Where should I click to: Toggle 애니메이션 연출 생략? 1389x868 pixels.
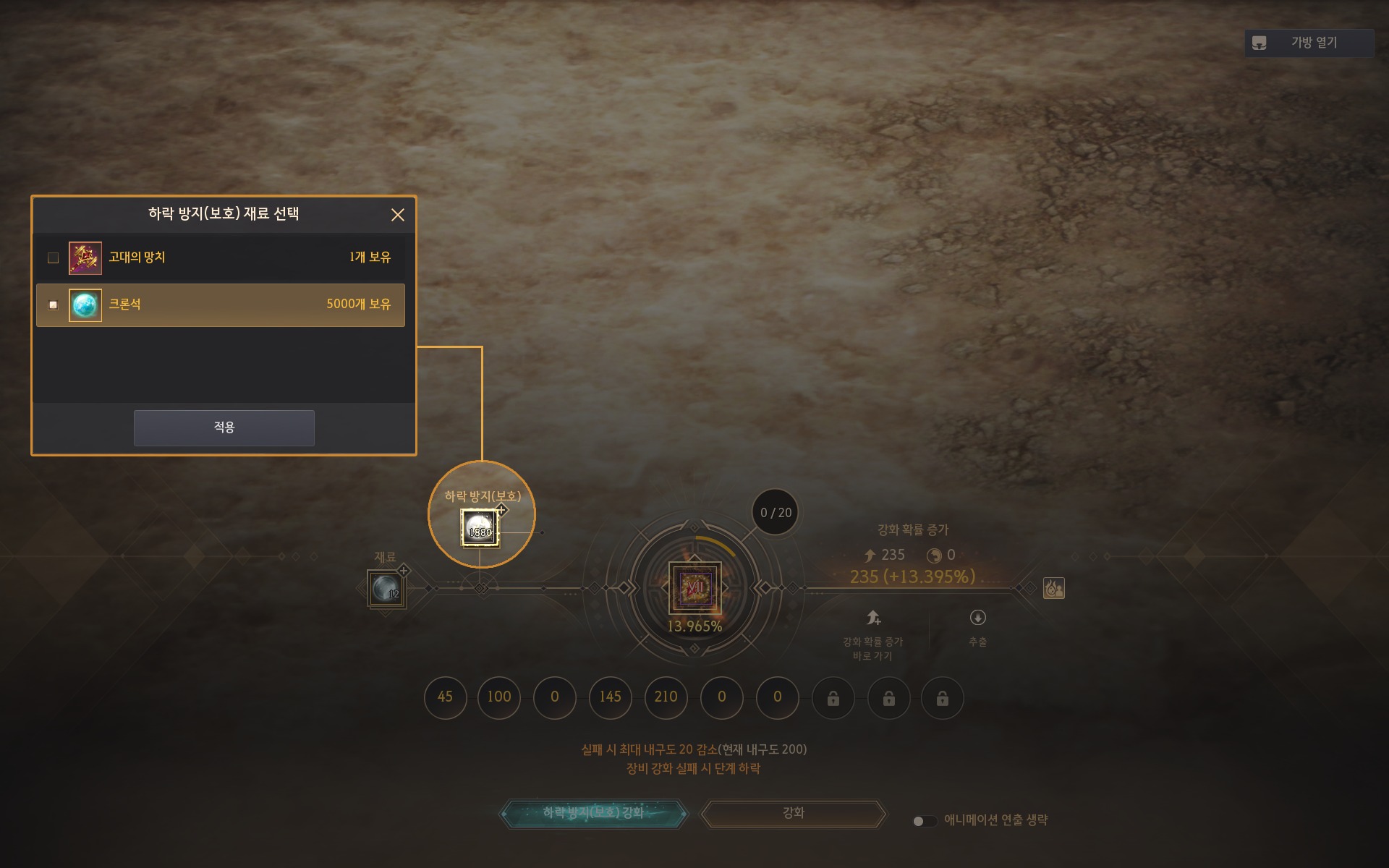click(x=924, y=821)
